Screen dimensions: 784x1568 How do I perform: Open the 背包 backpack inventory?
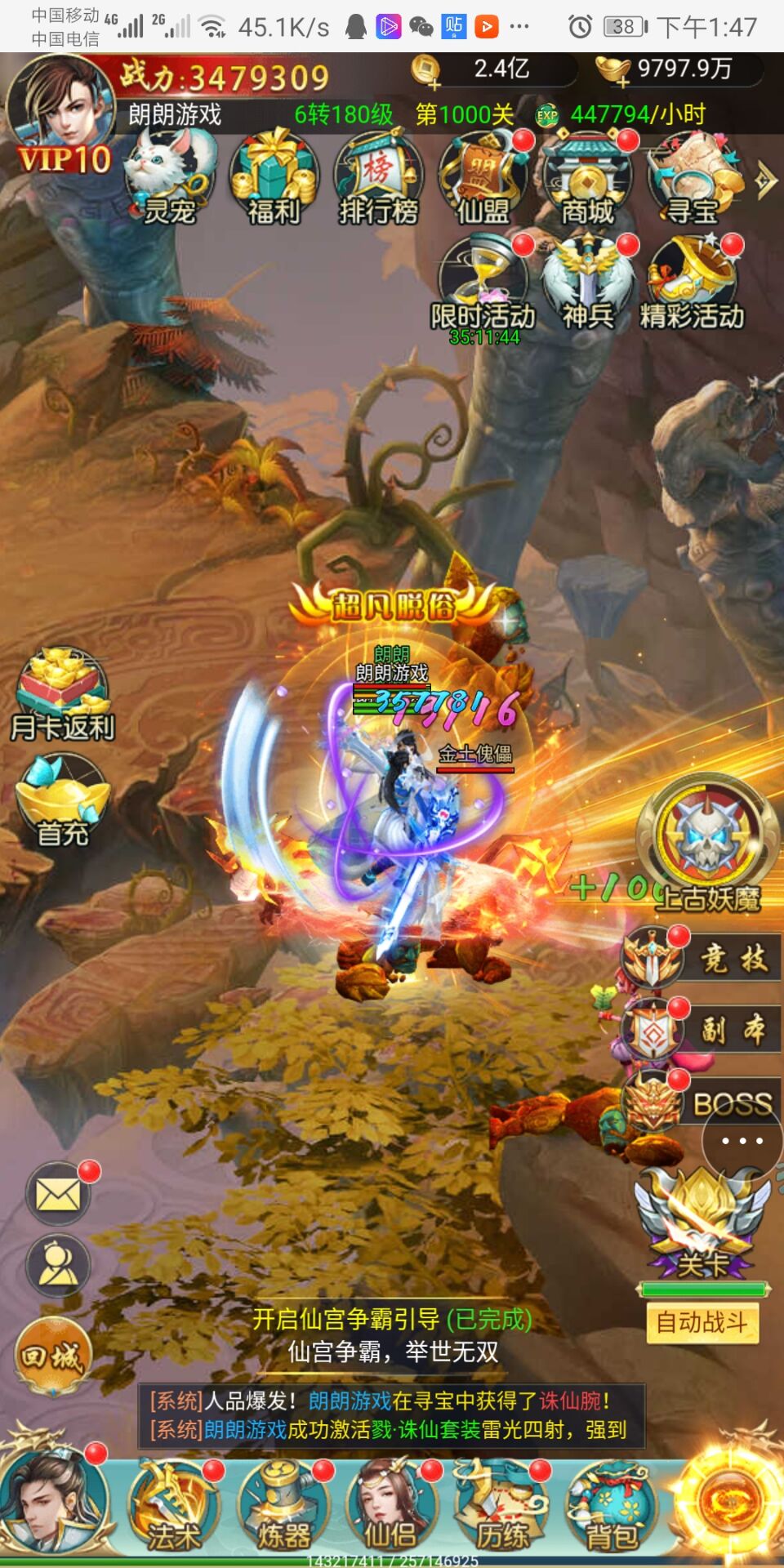[x=611, y=1507]
